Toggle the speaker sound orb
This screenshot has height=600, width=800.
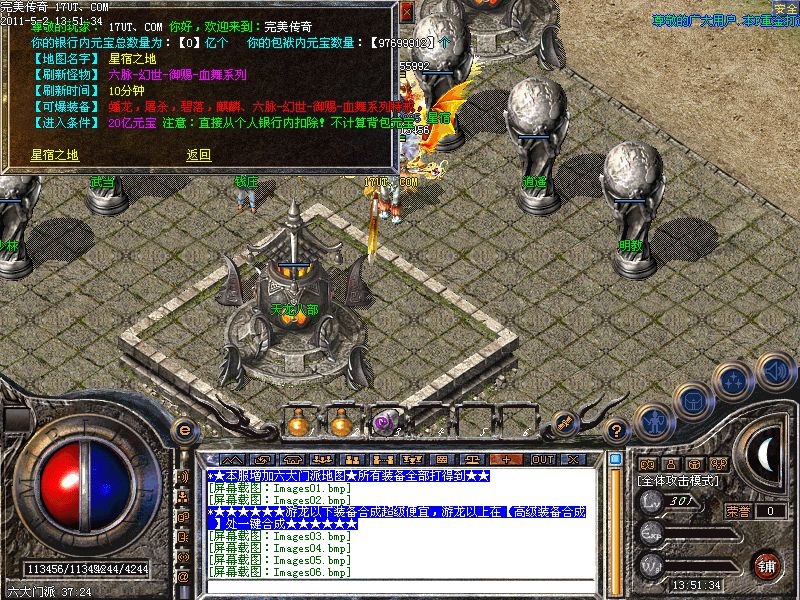(775, 372)
